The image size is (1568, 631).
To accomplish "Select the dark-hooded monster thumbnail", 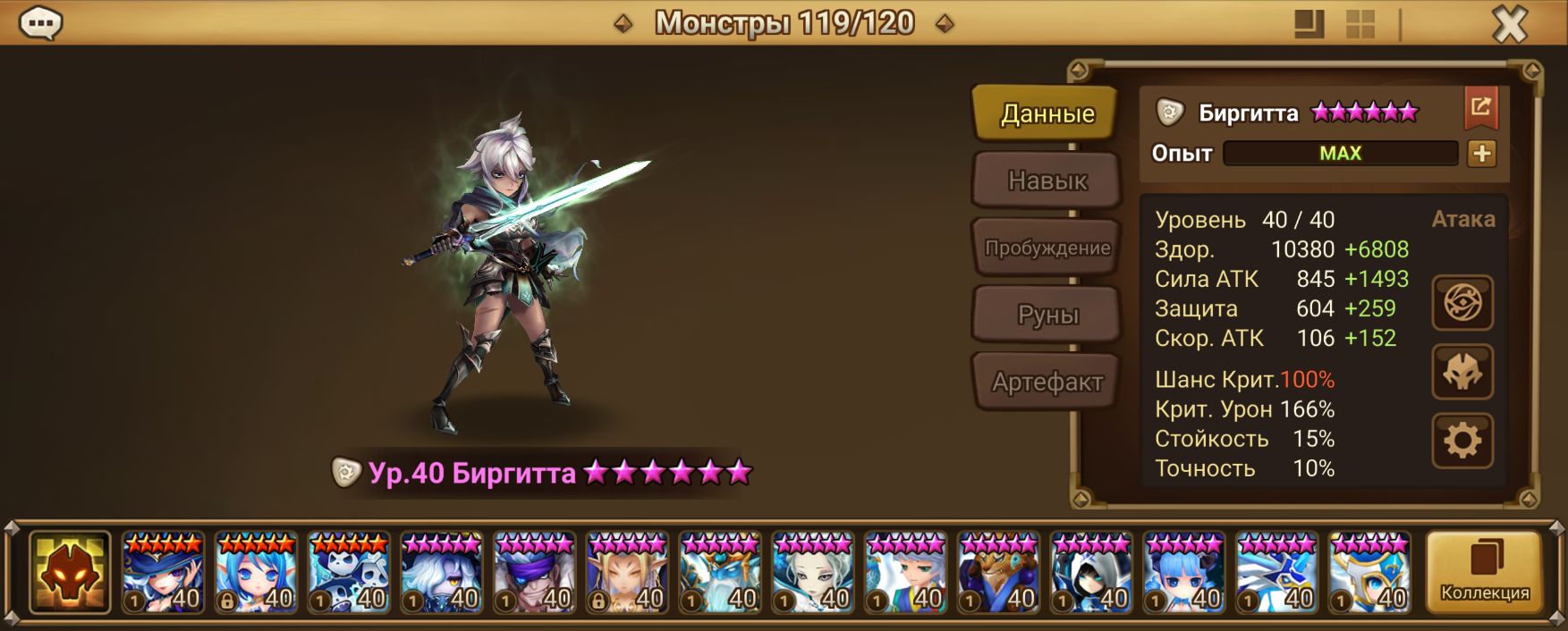I will 1091,572.
